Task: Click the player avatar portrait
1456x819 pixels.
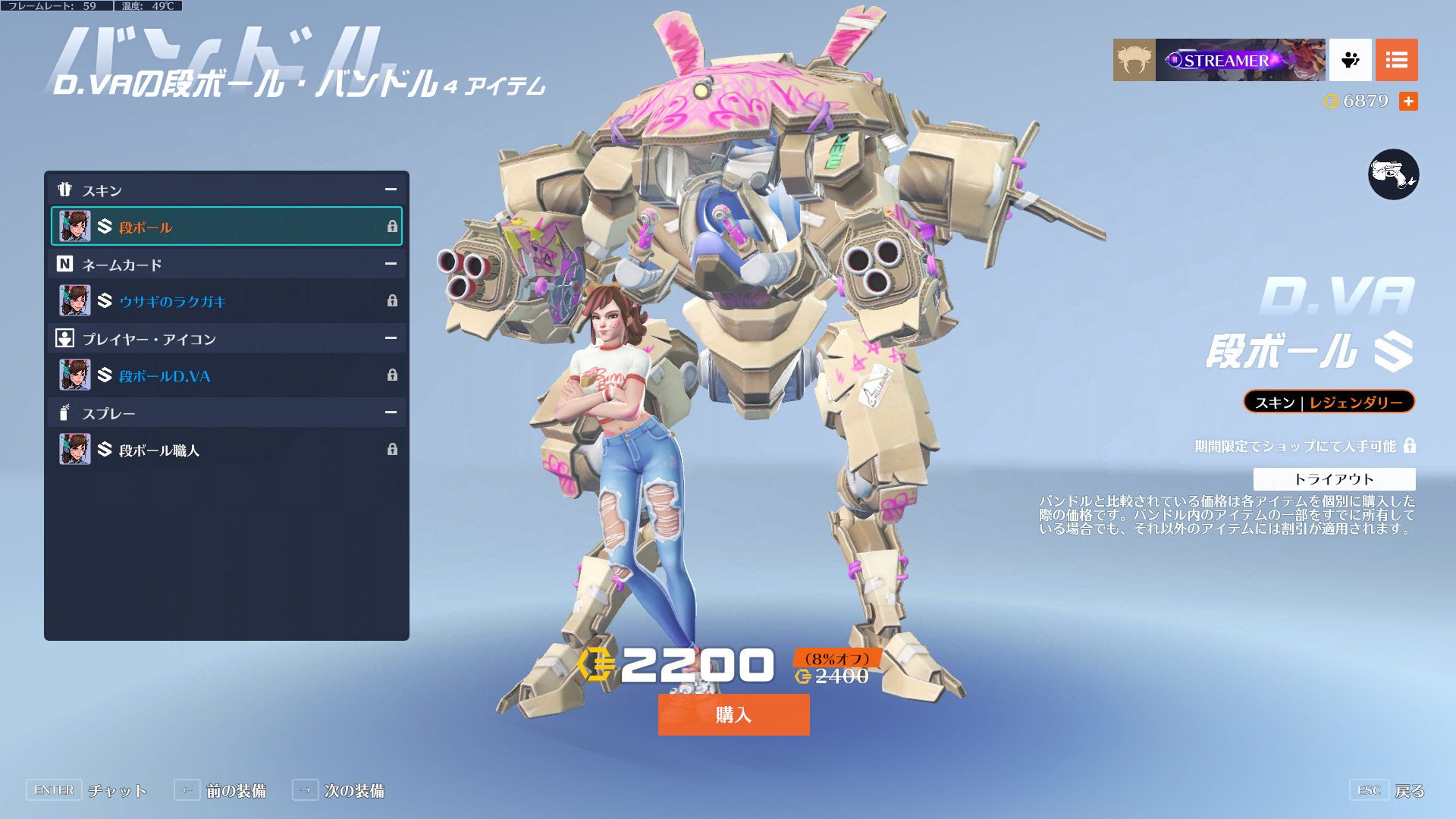Action: pyautogui.click(x=1134, y=60)
